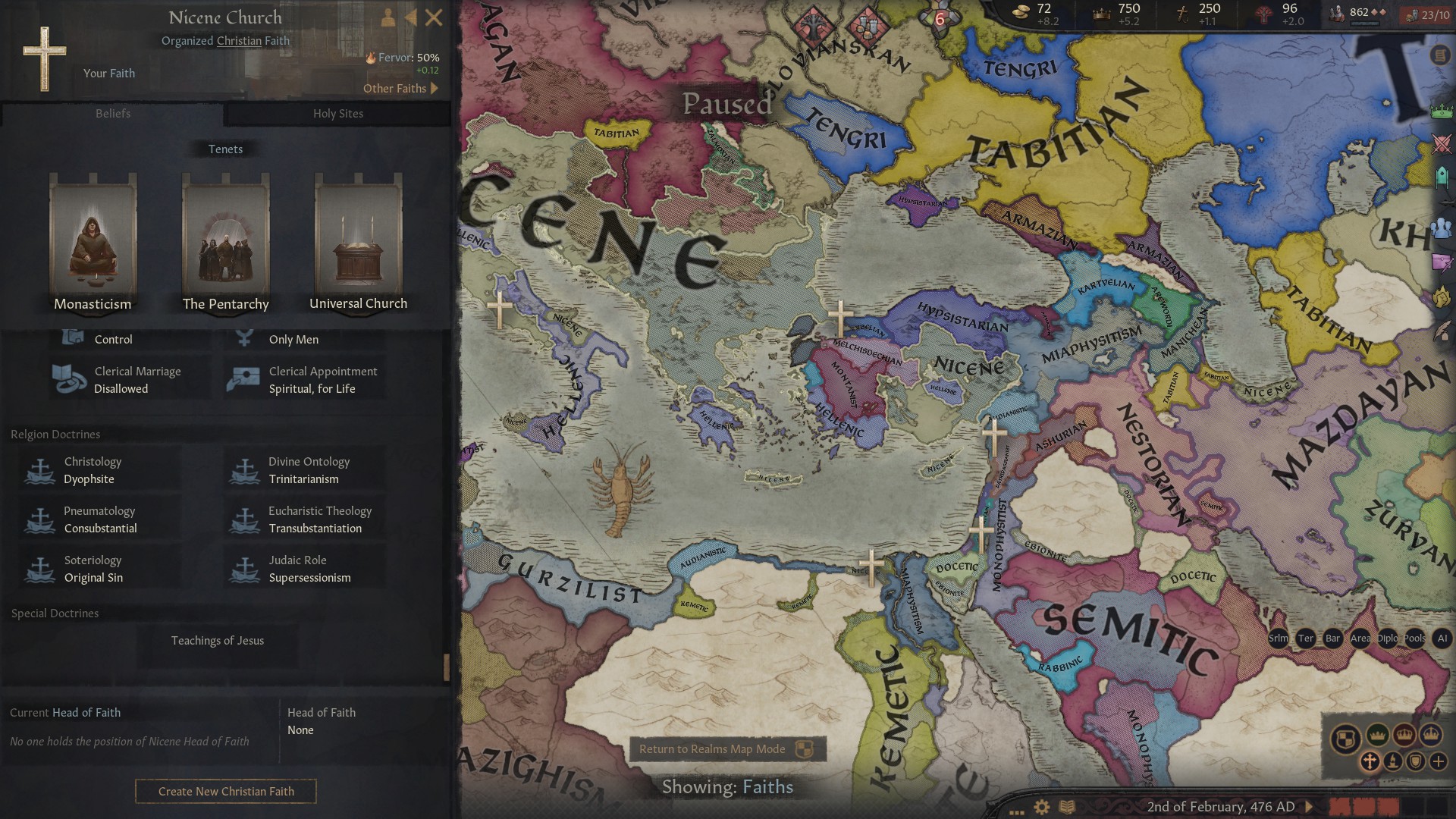Switch to the Holy Sites tab
This screenshot has width=1456, height=819.
click(338, 113)
